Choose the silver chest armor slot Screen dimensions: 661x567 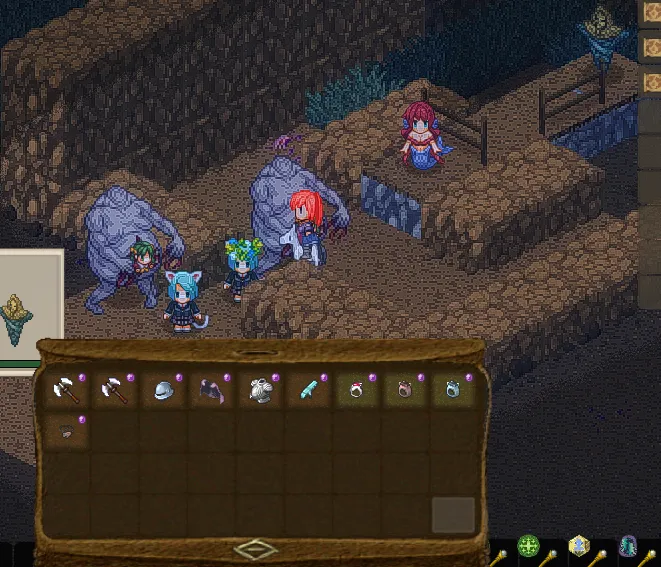click(x=260, y=391)
